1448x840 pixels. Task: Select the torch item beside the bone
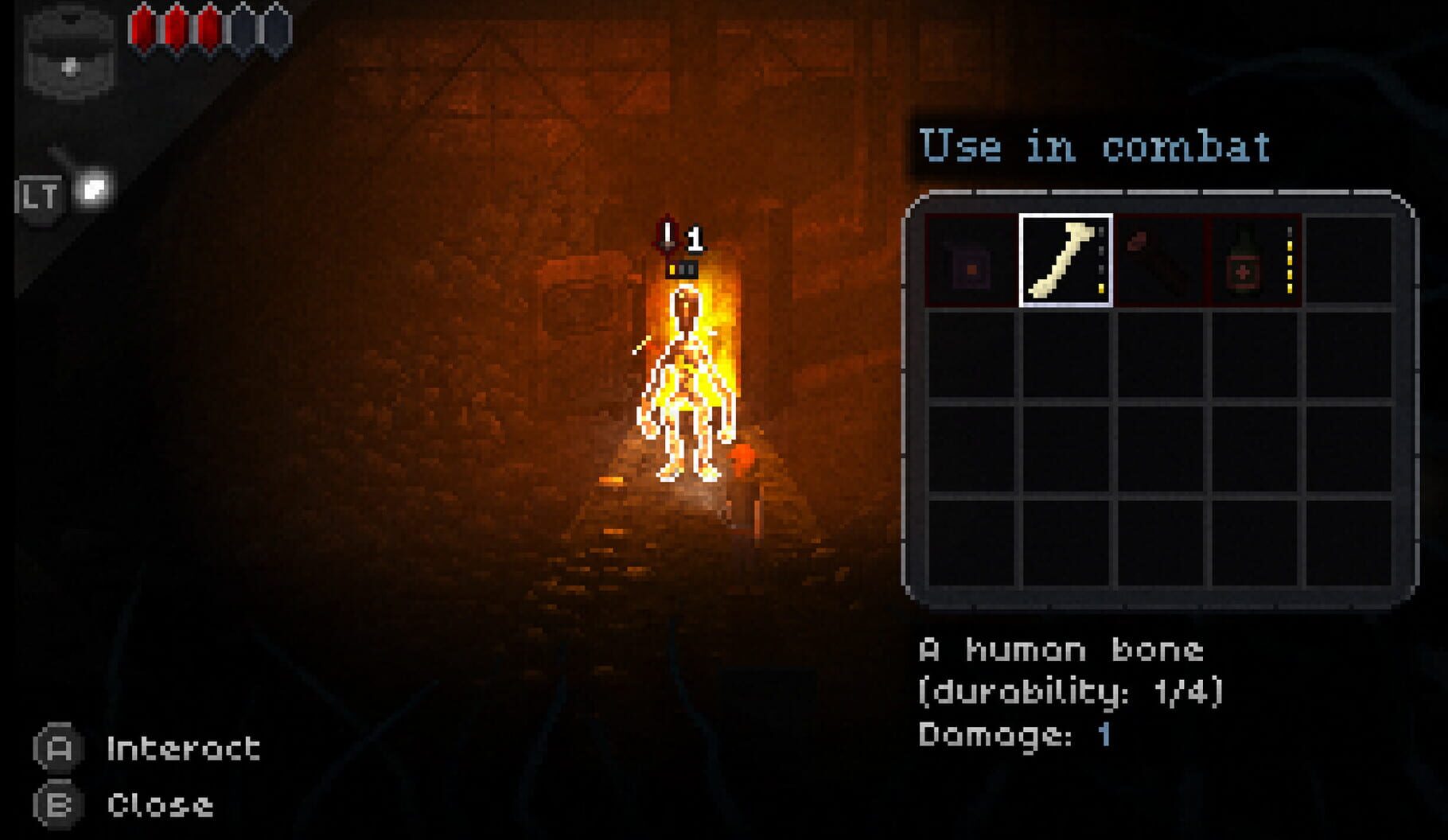[1159, 262]
